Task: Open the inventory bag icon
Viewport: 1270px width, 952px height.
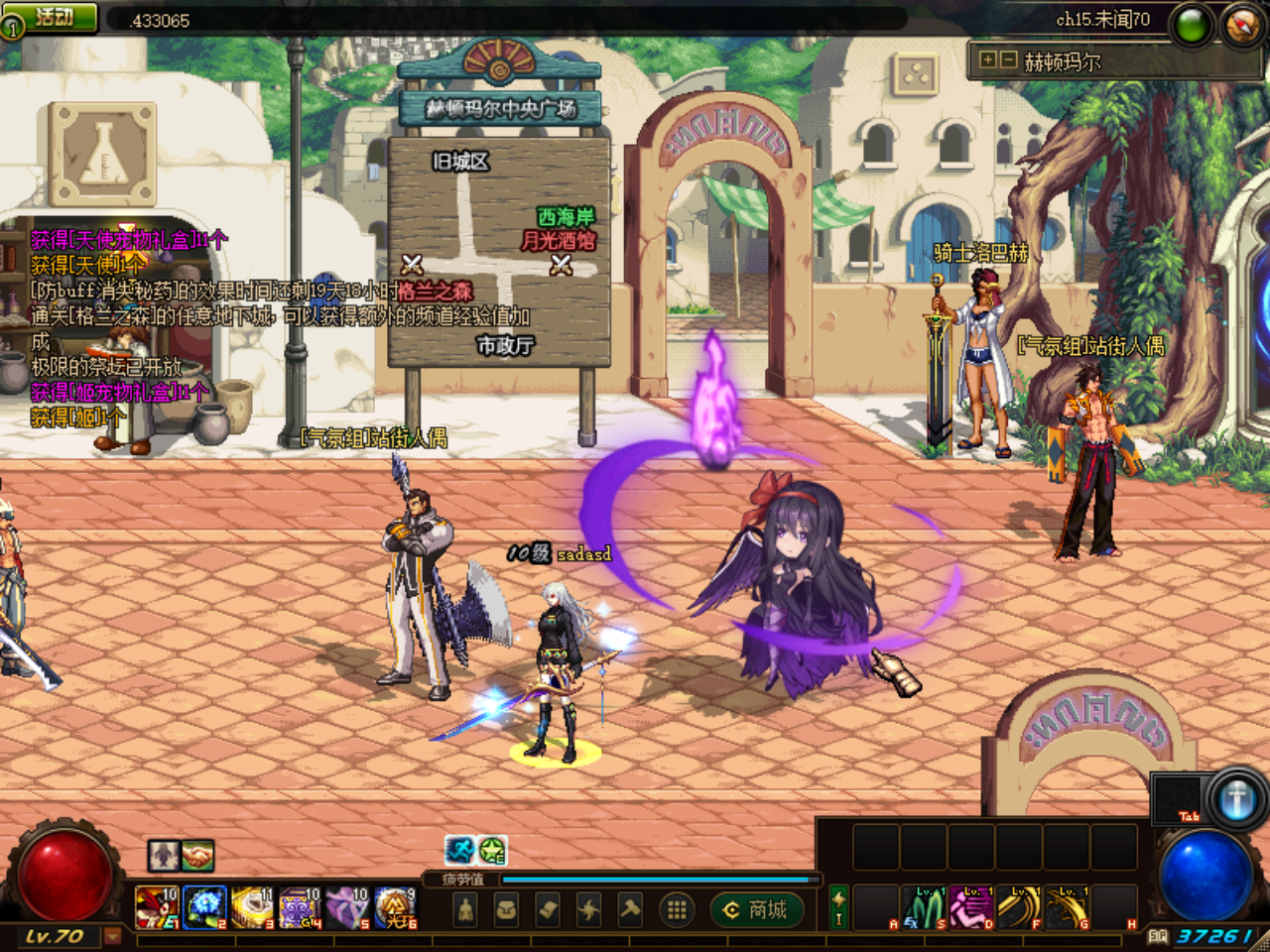Action: 506,907
